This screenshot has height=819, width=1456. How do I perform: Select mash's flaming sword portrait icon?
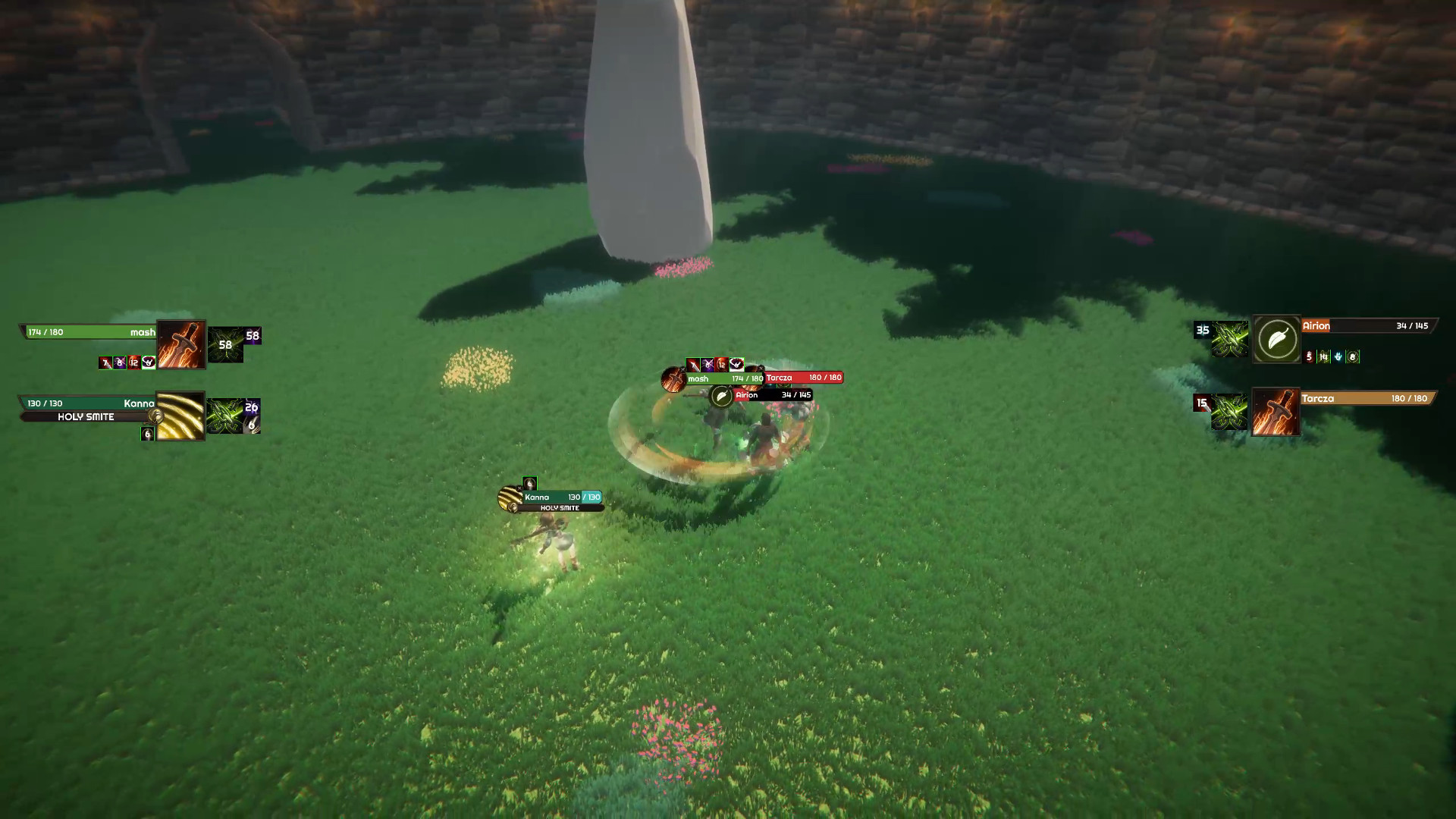[x=181, y=345]
